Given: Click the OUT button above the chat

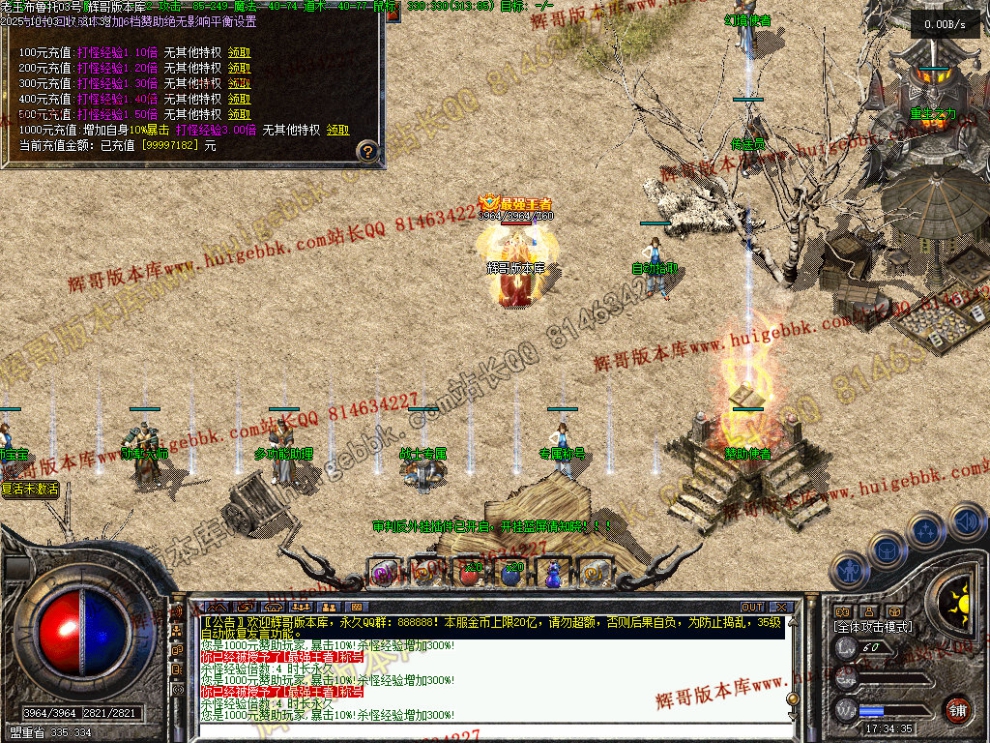Looking at the screenshot, I should pyautogui.click(x=752, y=607).
